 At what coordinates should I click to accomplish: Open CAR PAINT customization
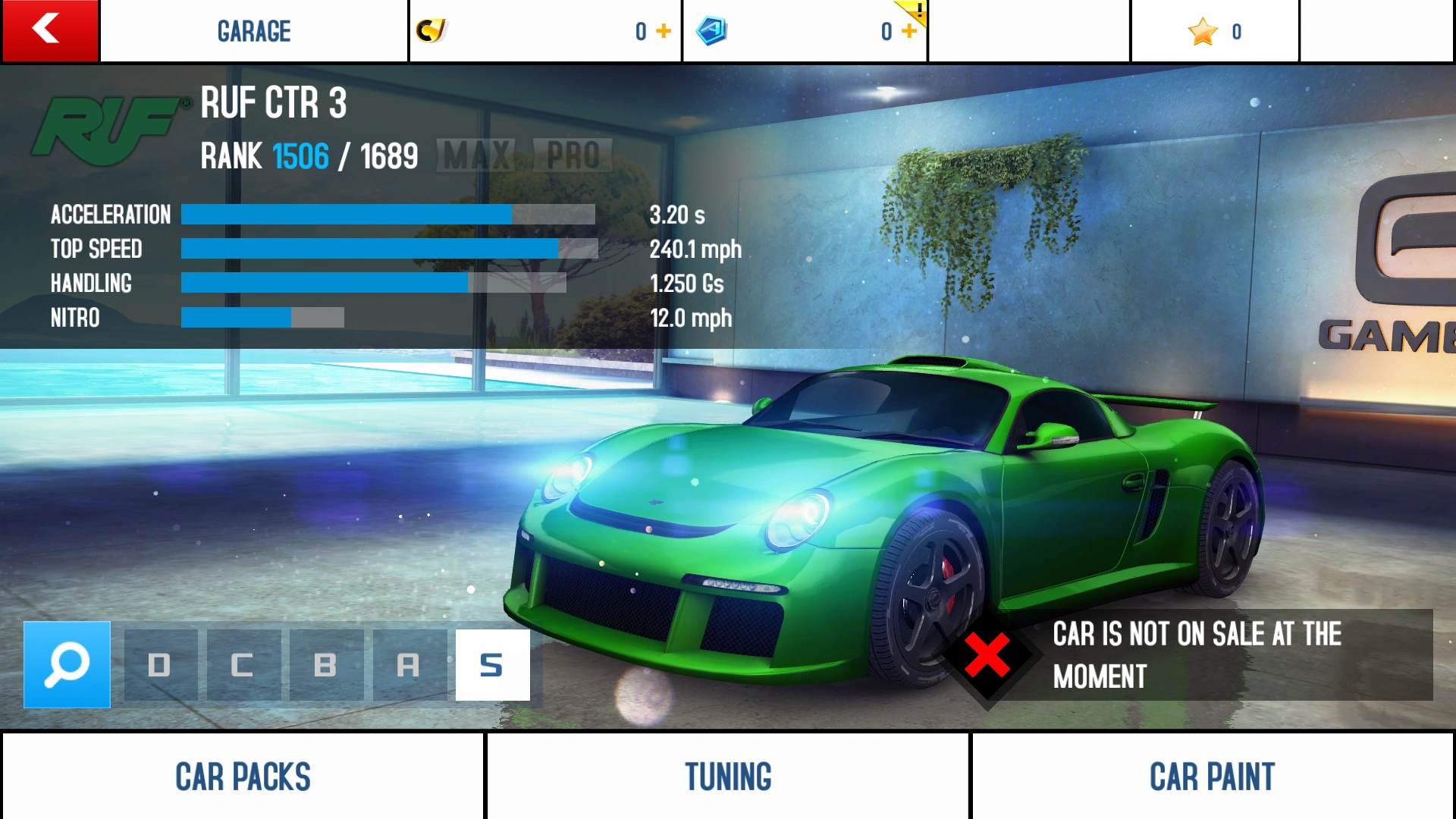(x=1213, y=776)
